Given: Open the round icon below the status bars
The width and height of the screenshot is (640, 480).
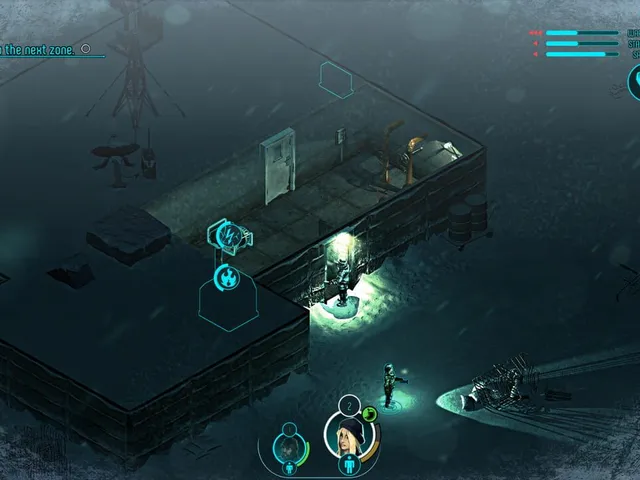Looking at the screenshot, I should point(634,82).
